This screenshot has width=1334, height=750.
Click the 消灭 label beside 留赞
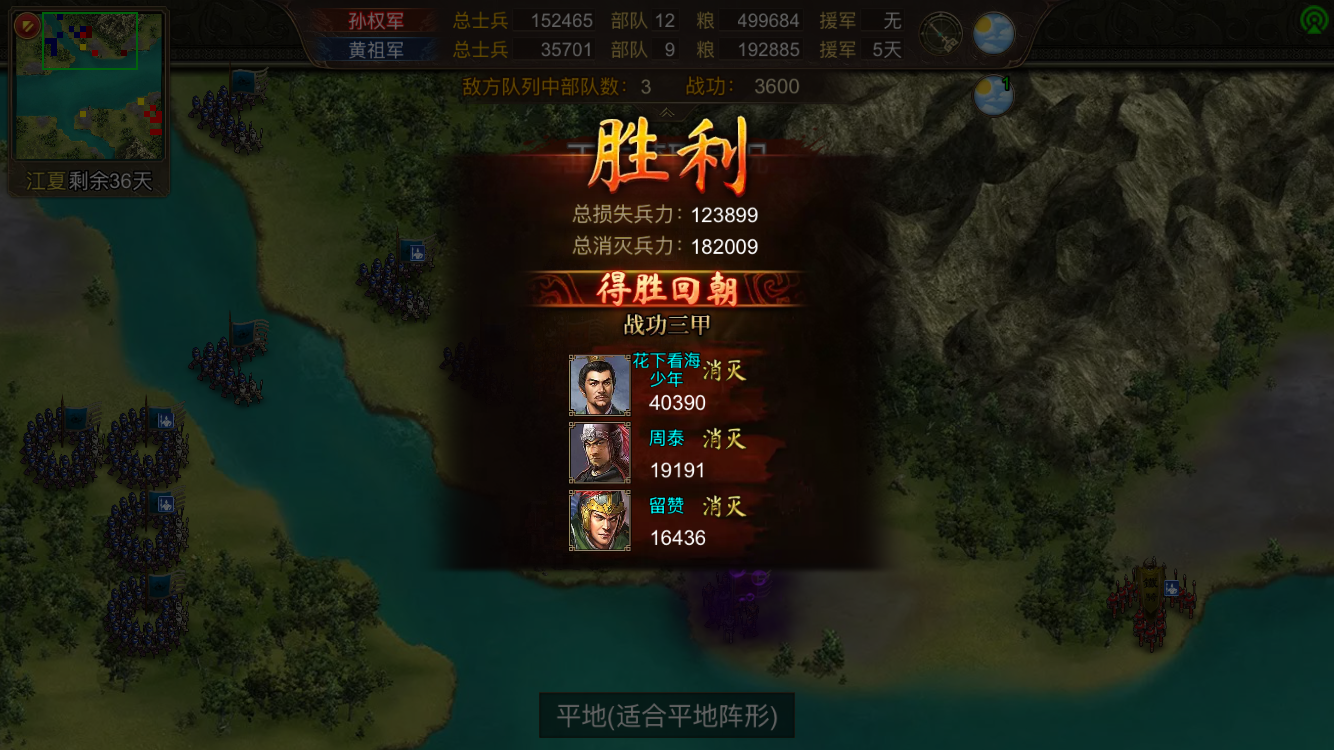tap(723, 507)
